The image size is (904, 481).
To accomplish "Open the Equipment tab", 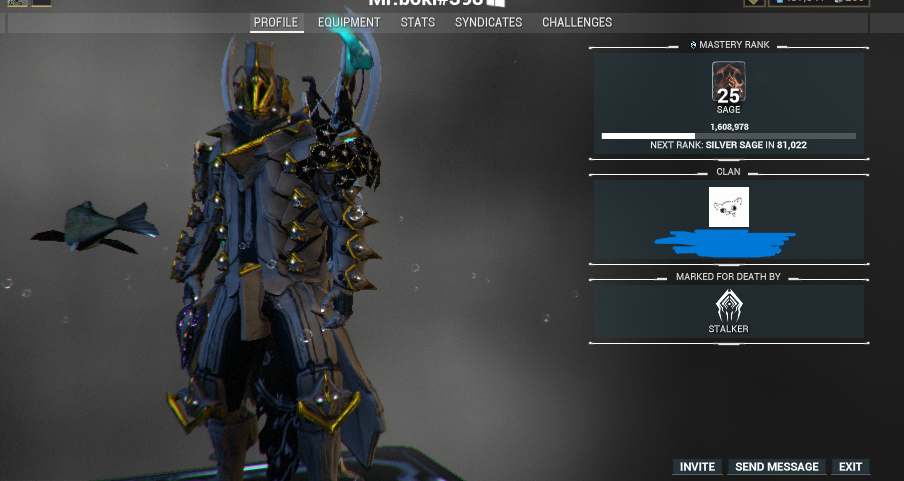I will [349, 22].
